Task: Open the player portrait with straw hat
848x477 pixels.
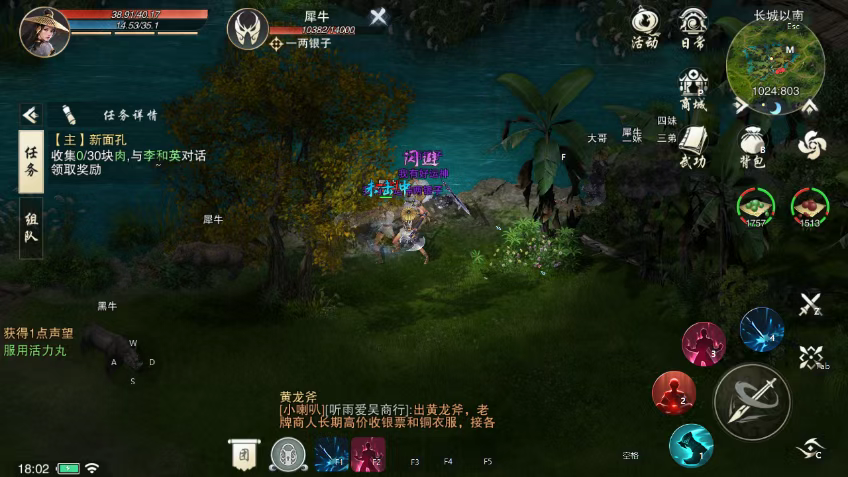Action: click(x=45, y=32)
